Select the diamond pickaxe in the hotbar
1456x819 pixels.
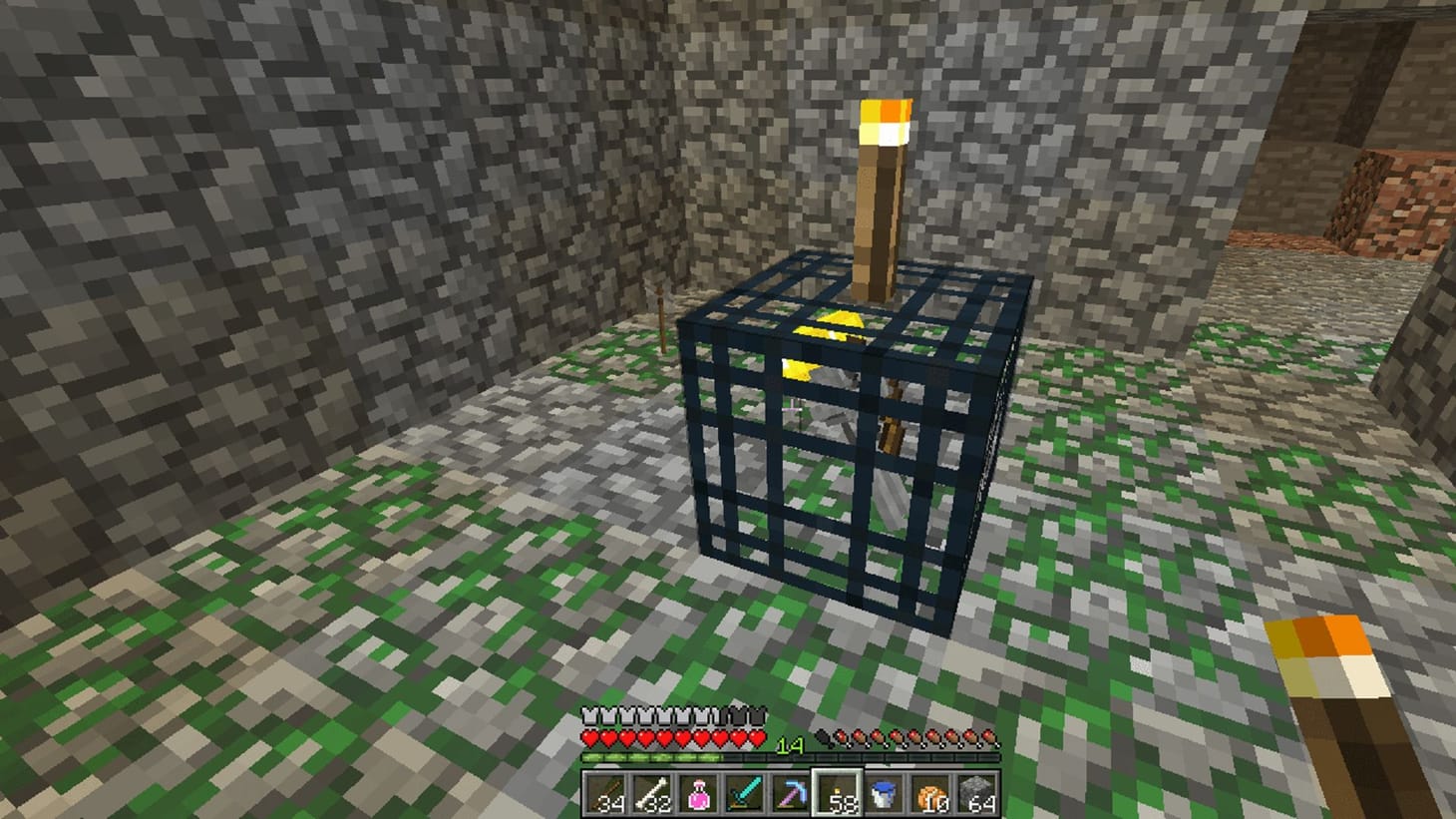click(791, 793)
